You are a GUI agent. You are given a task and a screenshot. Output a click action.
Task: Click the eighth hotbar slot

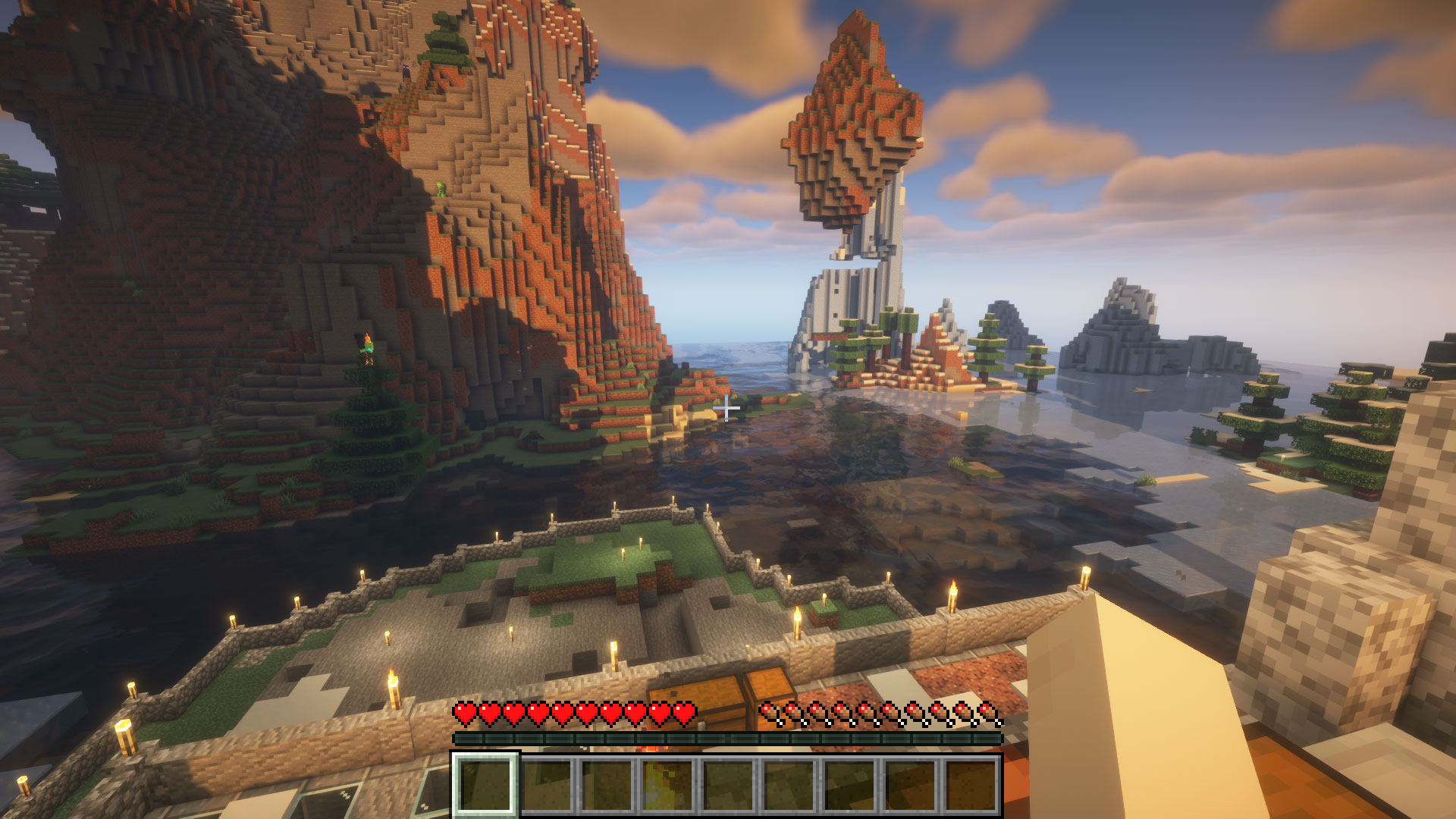[911, 786]
